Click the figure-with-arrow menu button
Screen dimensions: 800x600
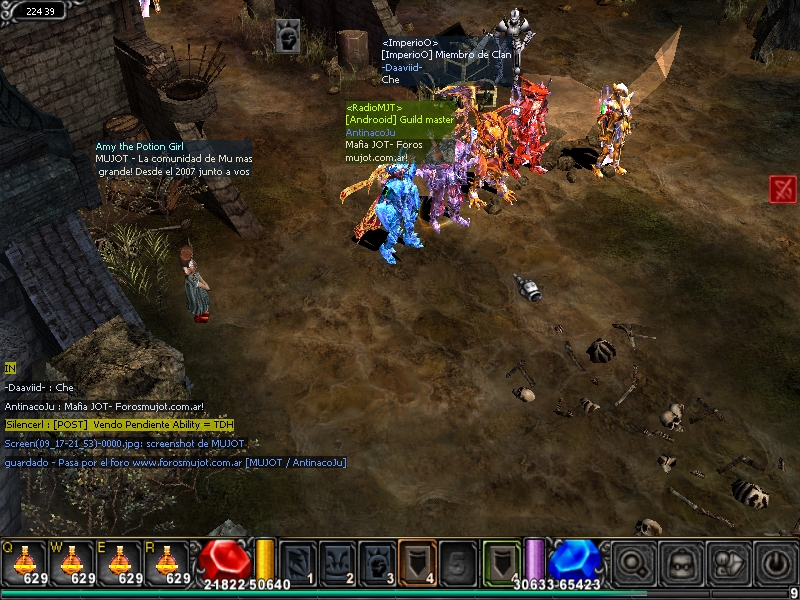(727, 562)
